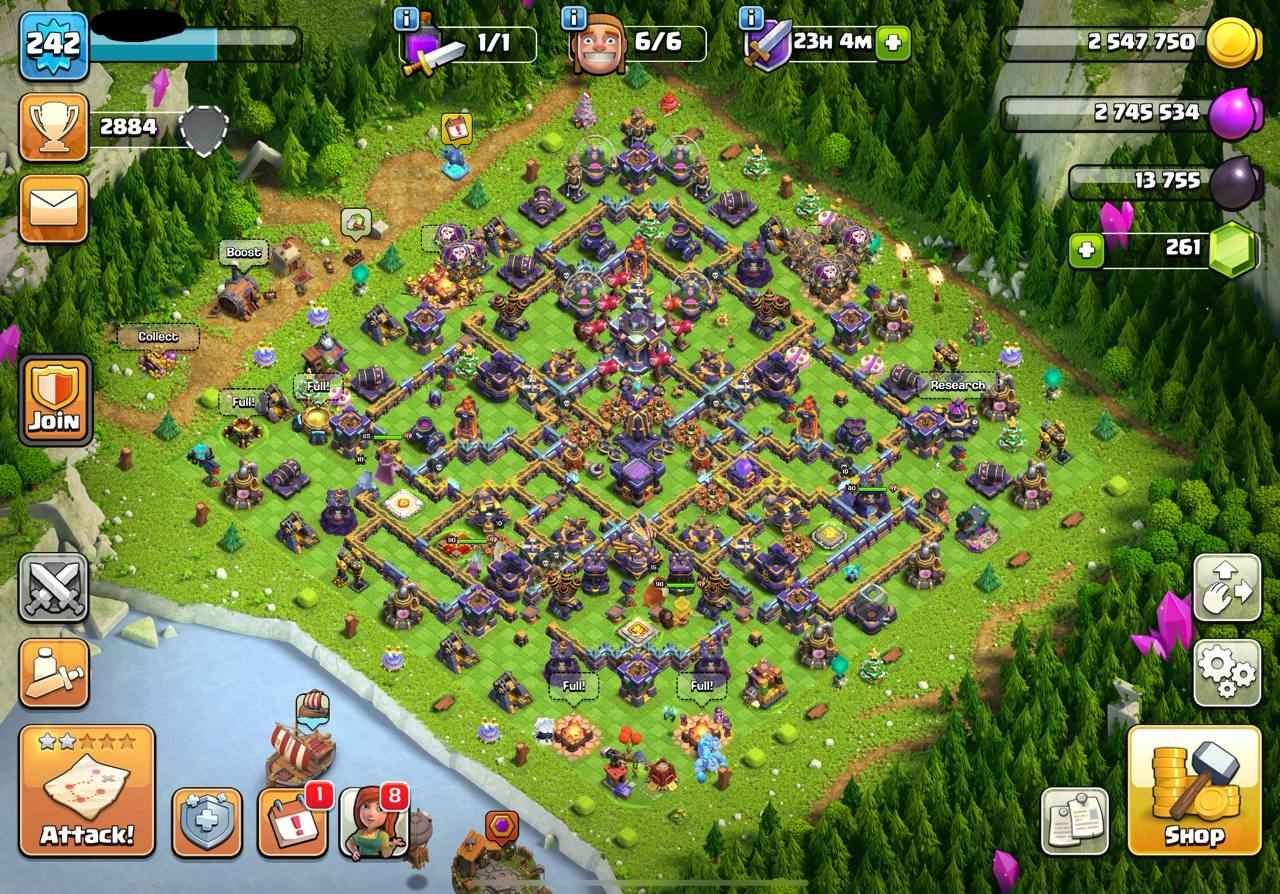Image resolution: width=1280 pixels, height=894 pixels.
Task: Join a clan via Join button
Action: pyautogui.click(x=54, y=400)
